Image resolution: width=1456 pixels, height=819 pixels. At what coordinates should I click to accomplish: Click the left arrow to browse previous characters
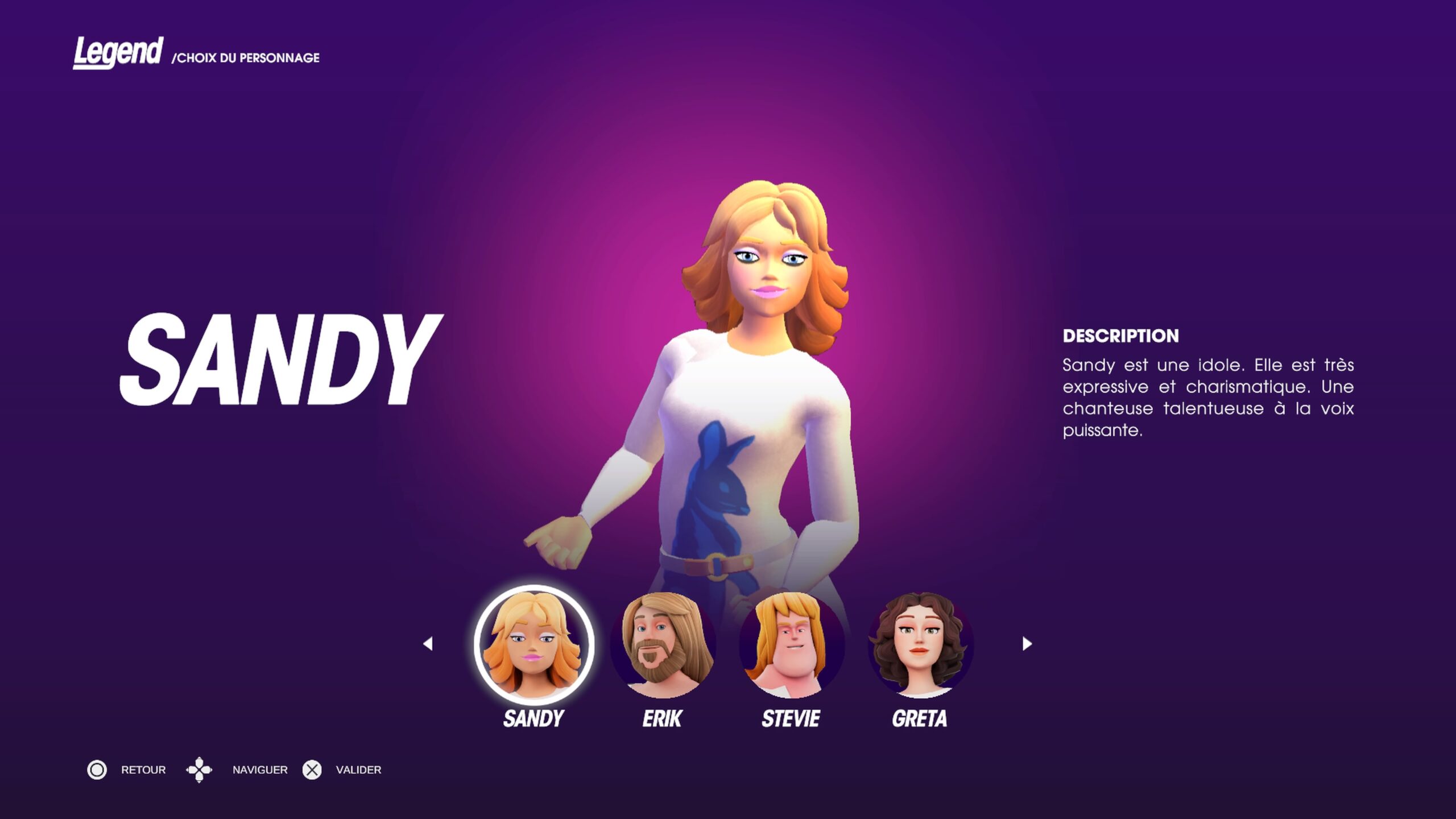click(x=427, y=643)
